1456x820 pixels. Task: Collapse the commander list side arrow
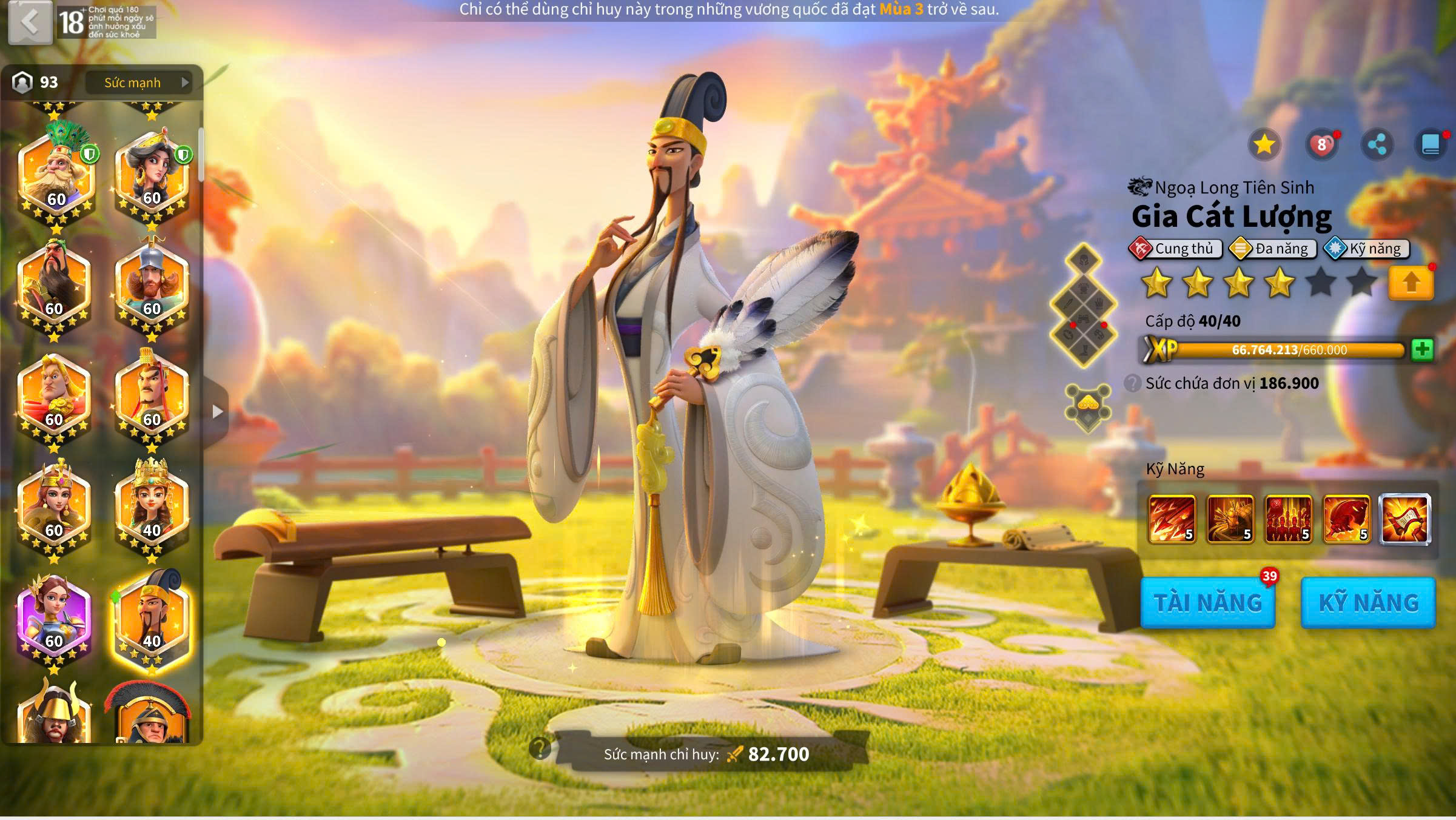tap(217, 412)
